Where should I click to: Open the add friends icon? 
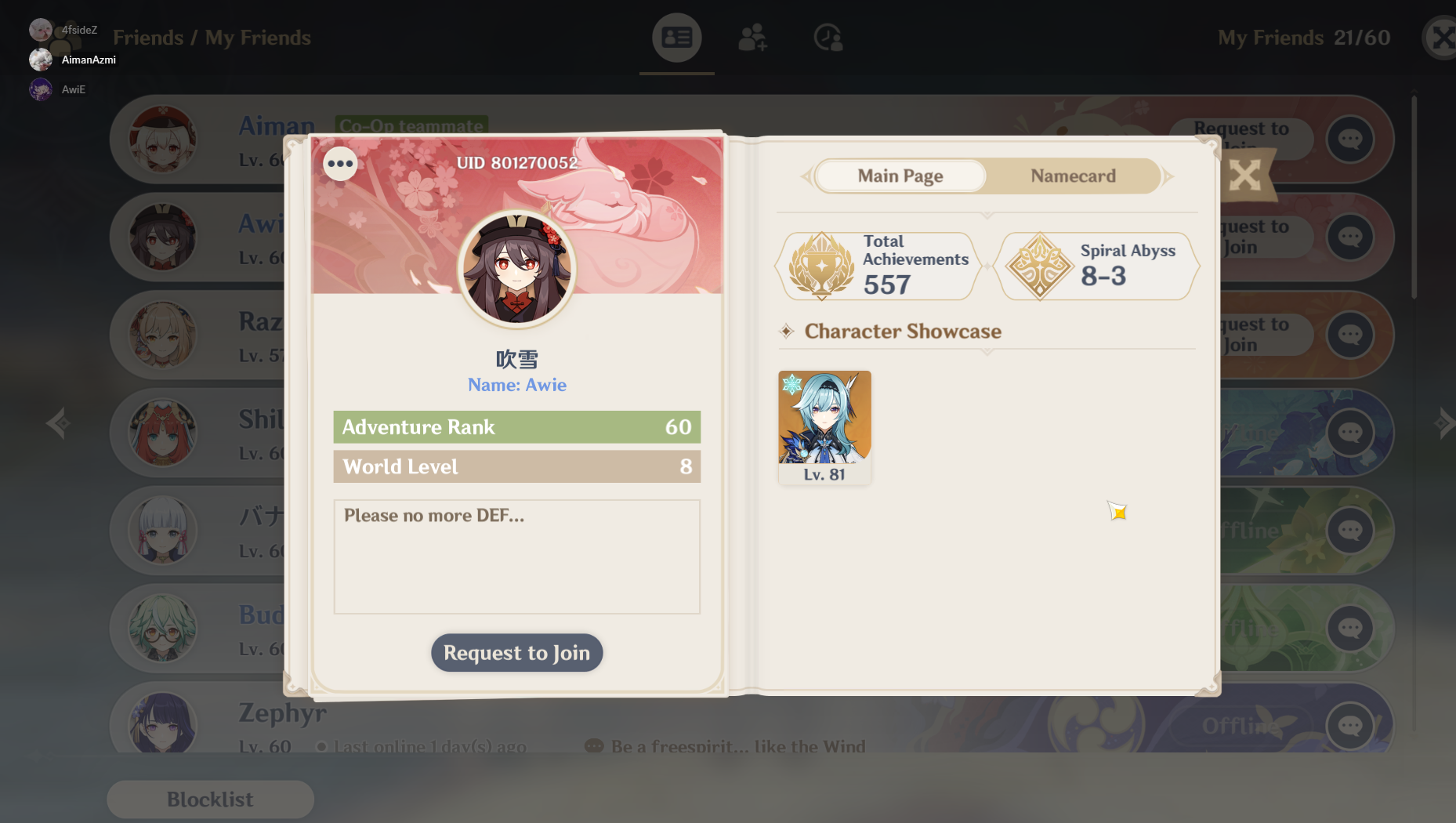tap(752, 37)
